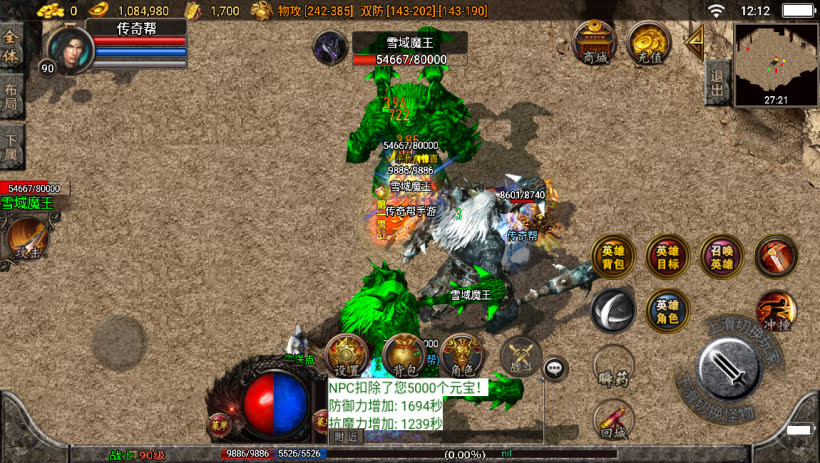This screenshot has width=820, height=463.
Task: Tap the 攻击 attack skill icon
Action: [x=25, y=239]
